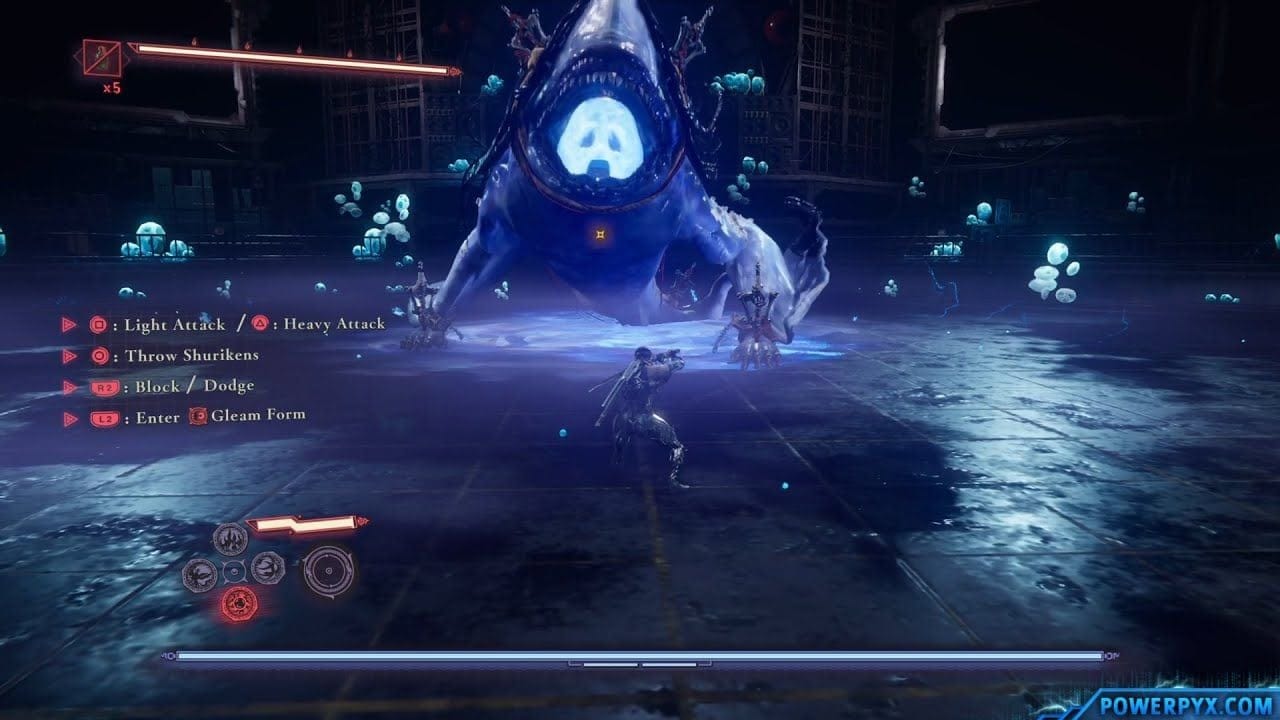Viewport: 1280px width, 720px height.
Task: Click the shuriken target reticle on the boss
Action: [x=601, y=236]
